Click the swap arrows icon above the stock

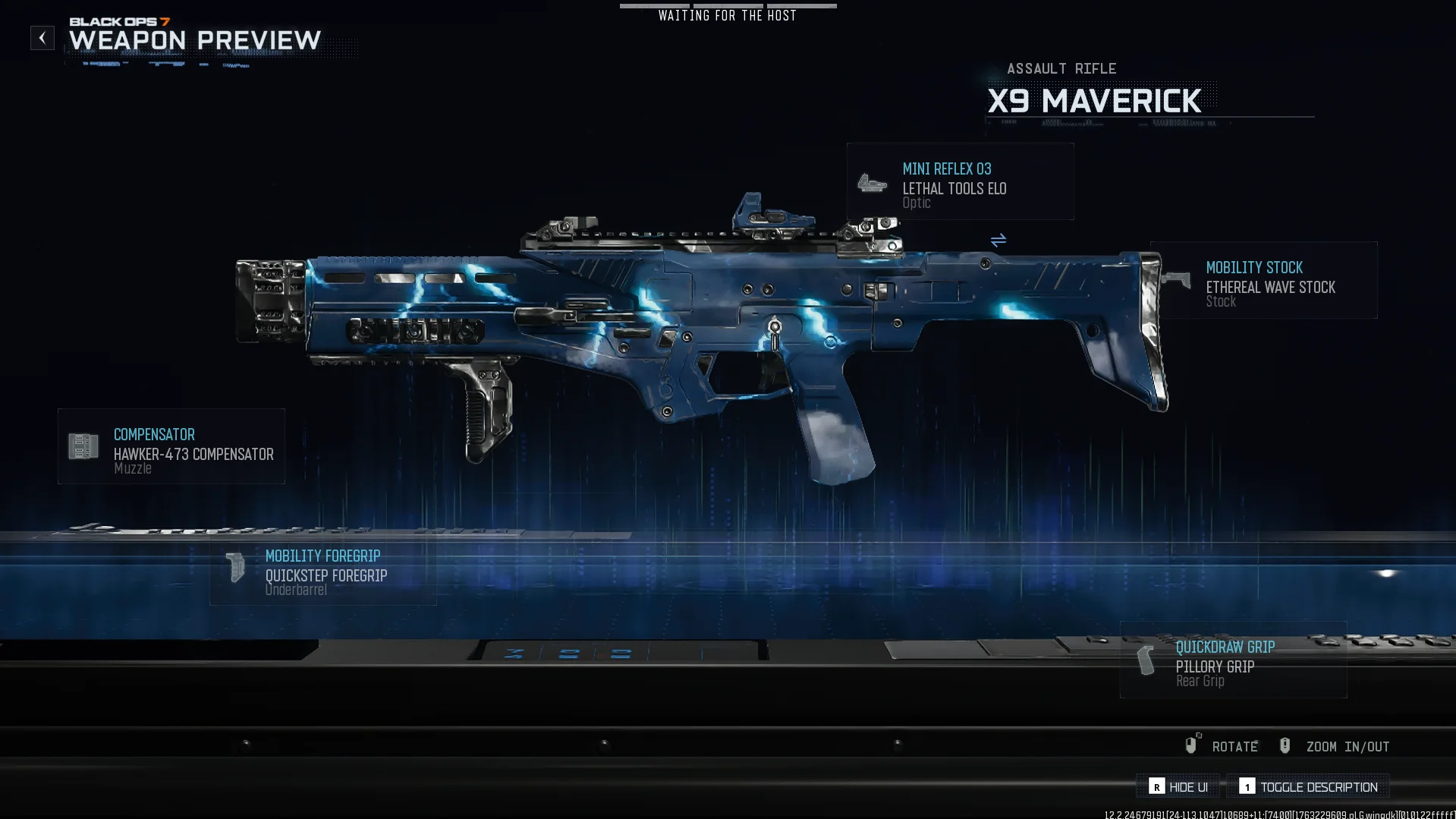tap(998, 241)
